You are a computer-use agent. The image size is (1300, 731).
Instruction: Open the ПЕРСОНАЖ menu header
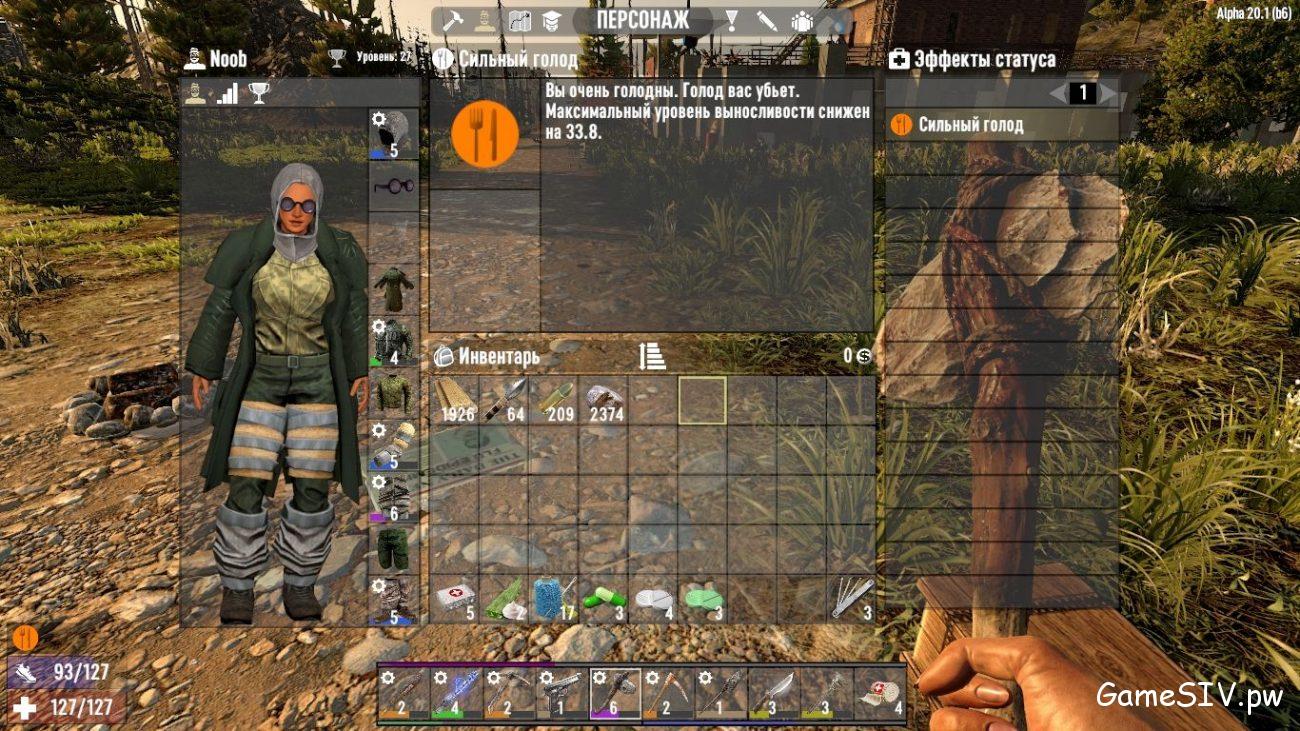pyautogui.click(x=645, y=16)
